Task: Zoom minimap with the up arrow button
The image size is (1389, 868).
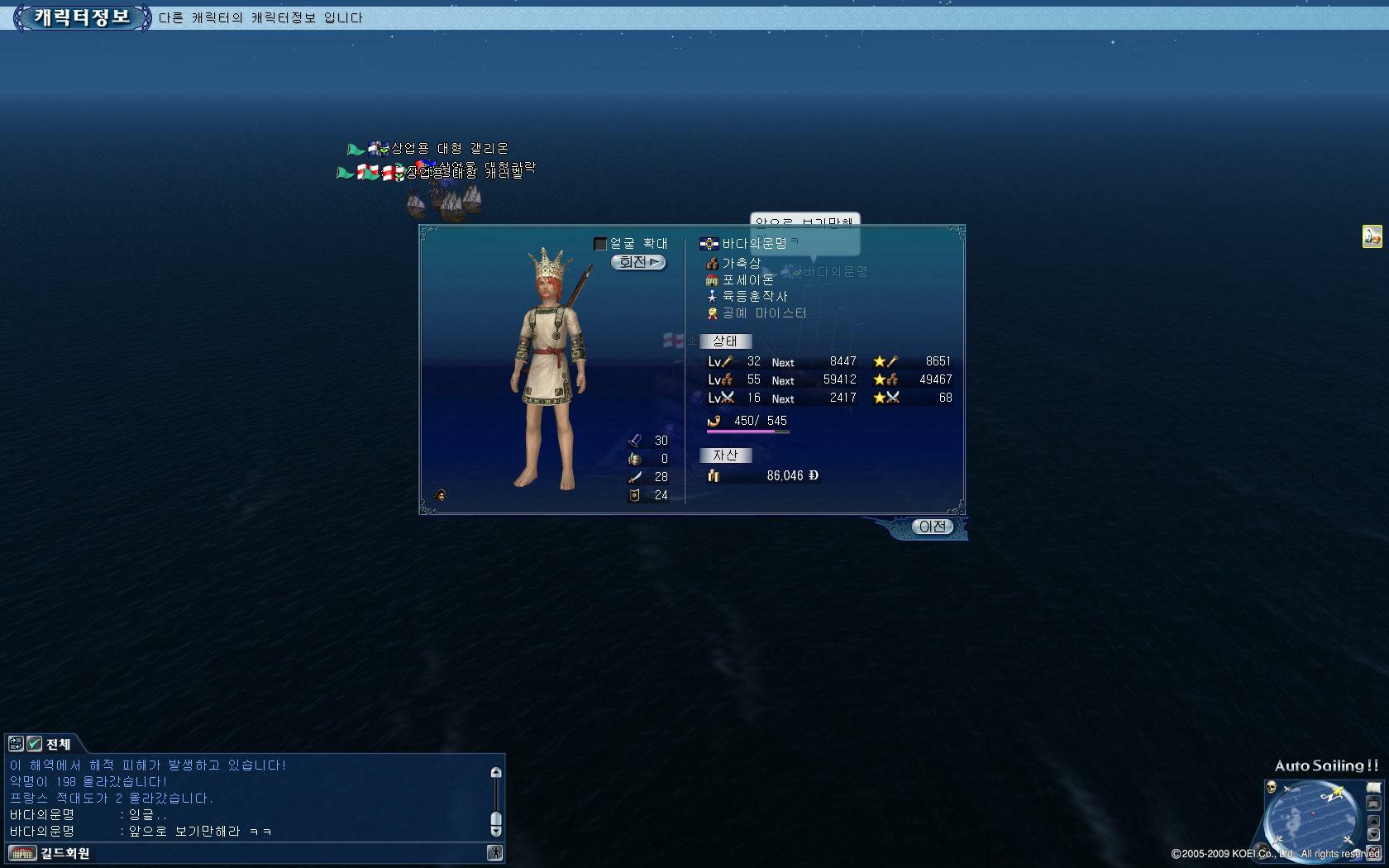Action: pyautogui.click(x=1373, y=821)
